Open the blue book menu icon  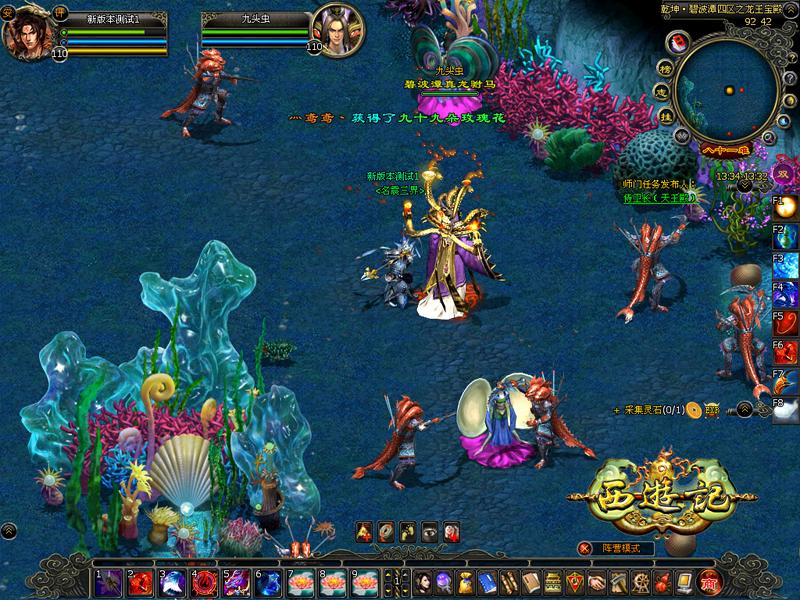tap(487, 581)
